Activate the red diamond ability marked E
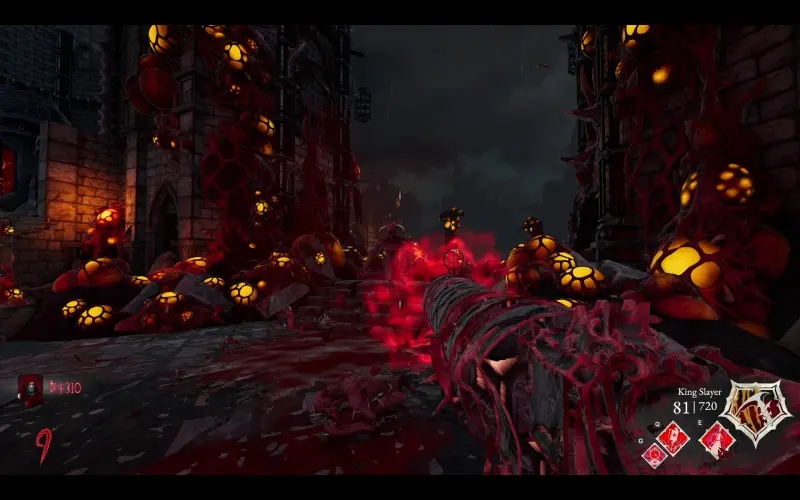Viewport: 800px width, 500px height. pos(717,439)
